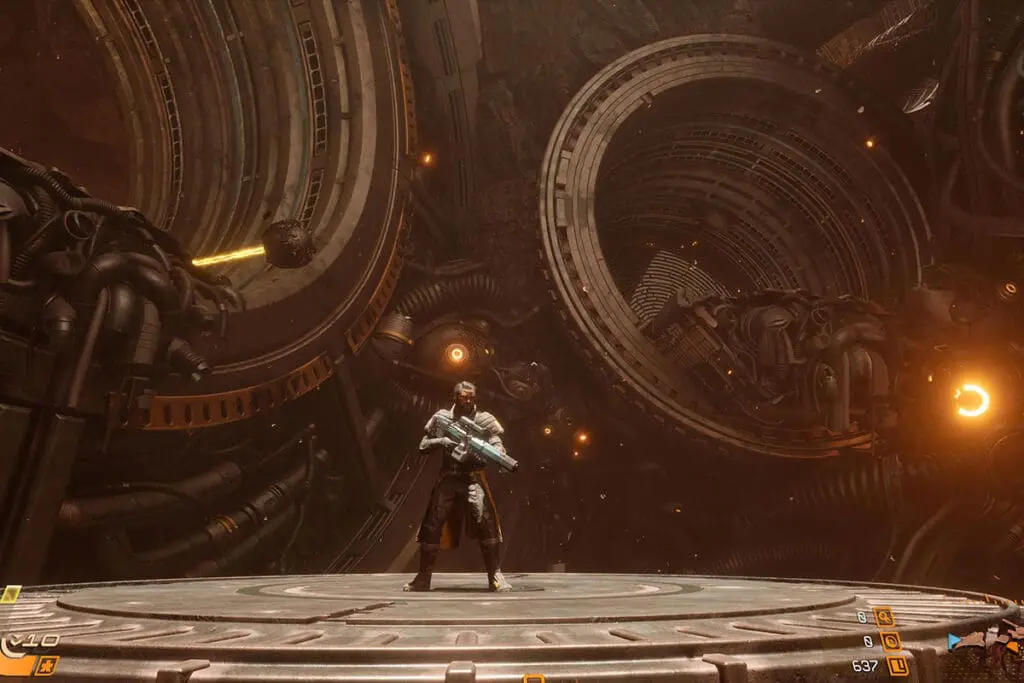Screen dimensions: 1024x683
Task: Click the round ether resource icon
Action: pos(891,641)
